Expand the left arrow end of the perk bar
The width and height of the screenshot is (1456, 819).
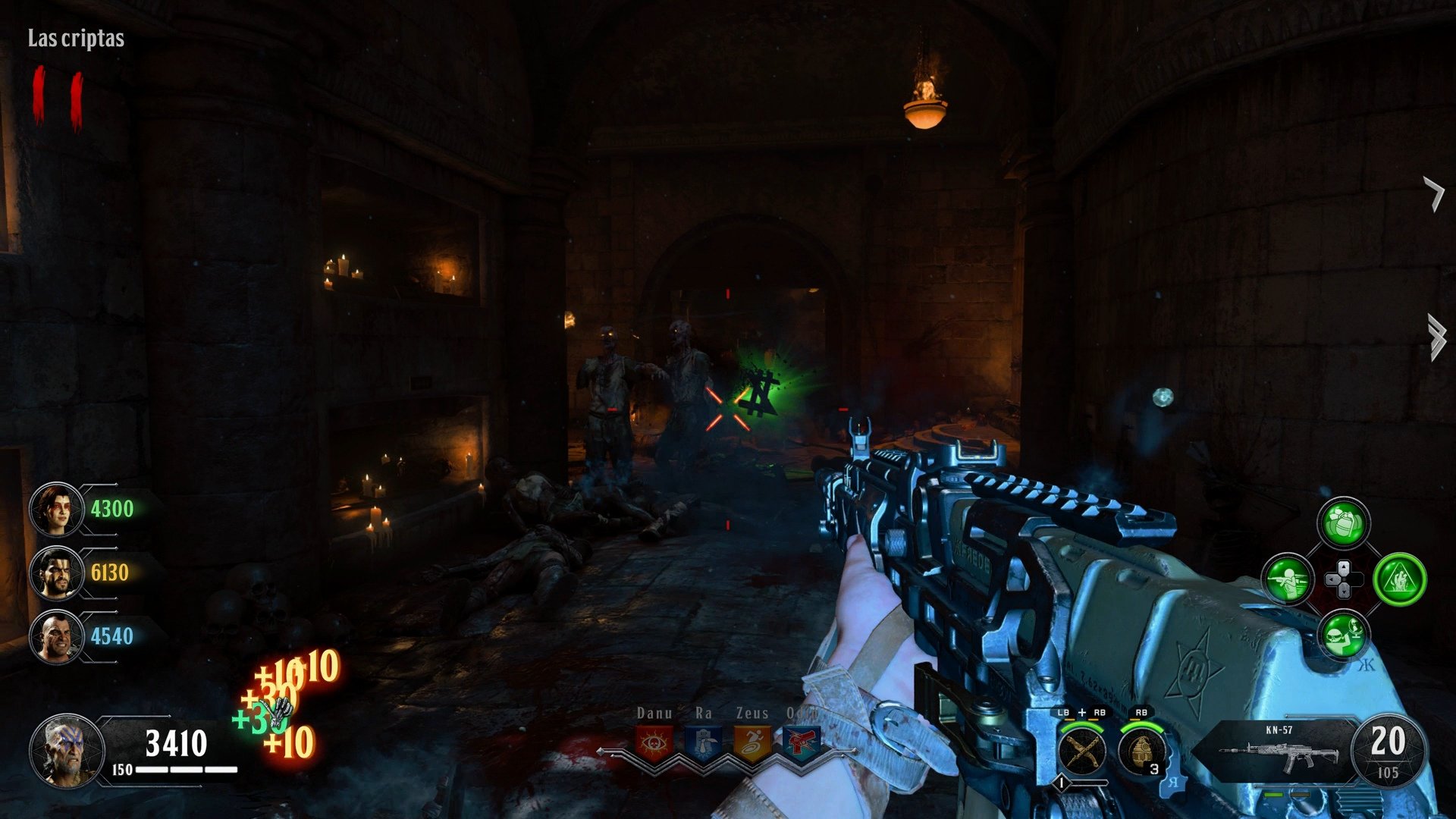601,753
